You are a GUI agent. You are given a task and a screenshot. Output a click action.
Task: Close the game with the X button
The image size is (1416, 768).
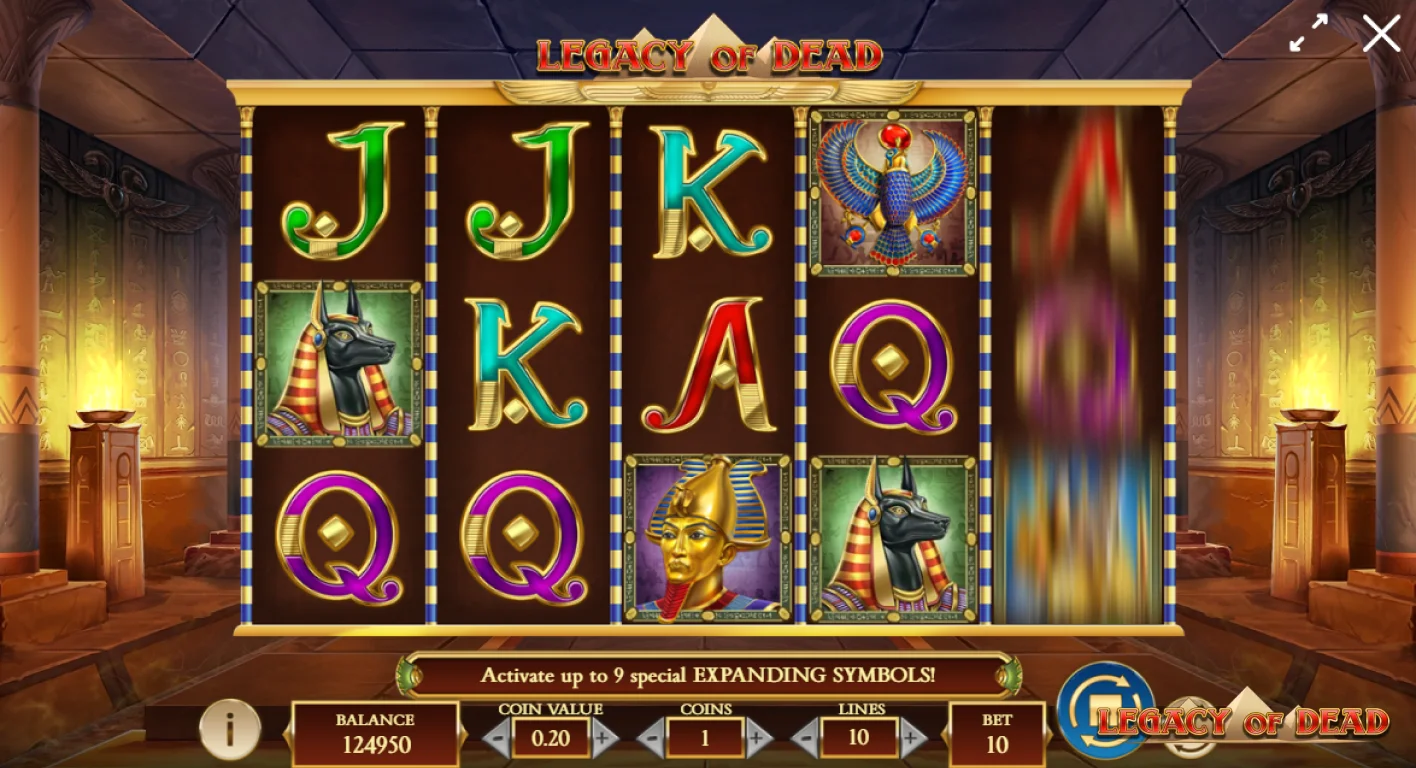[x=1381, y=33]
